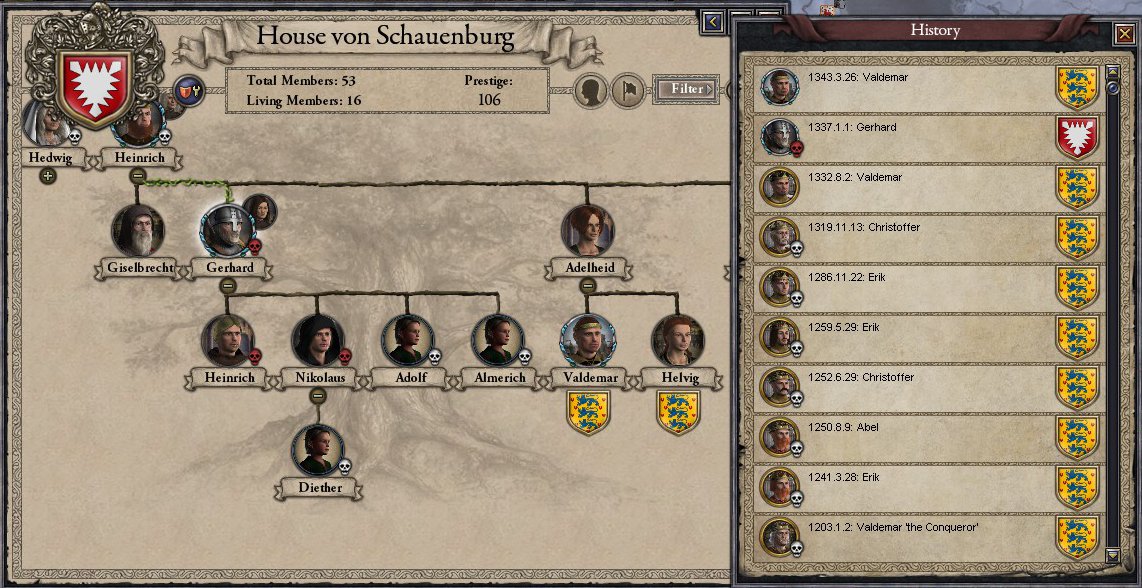Viewport: 1142px width, 588px height.
Task: Select Helvig's portrait
Action: click(x=678, y=341)
